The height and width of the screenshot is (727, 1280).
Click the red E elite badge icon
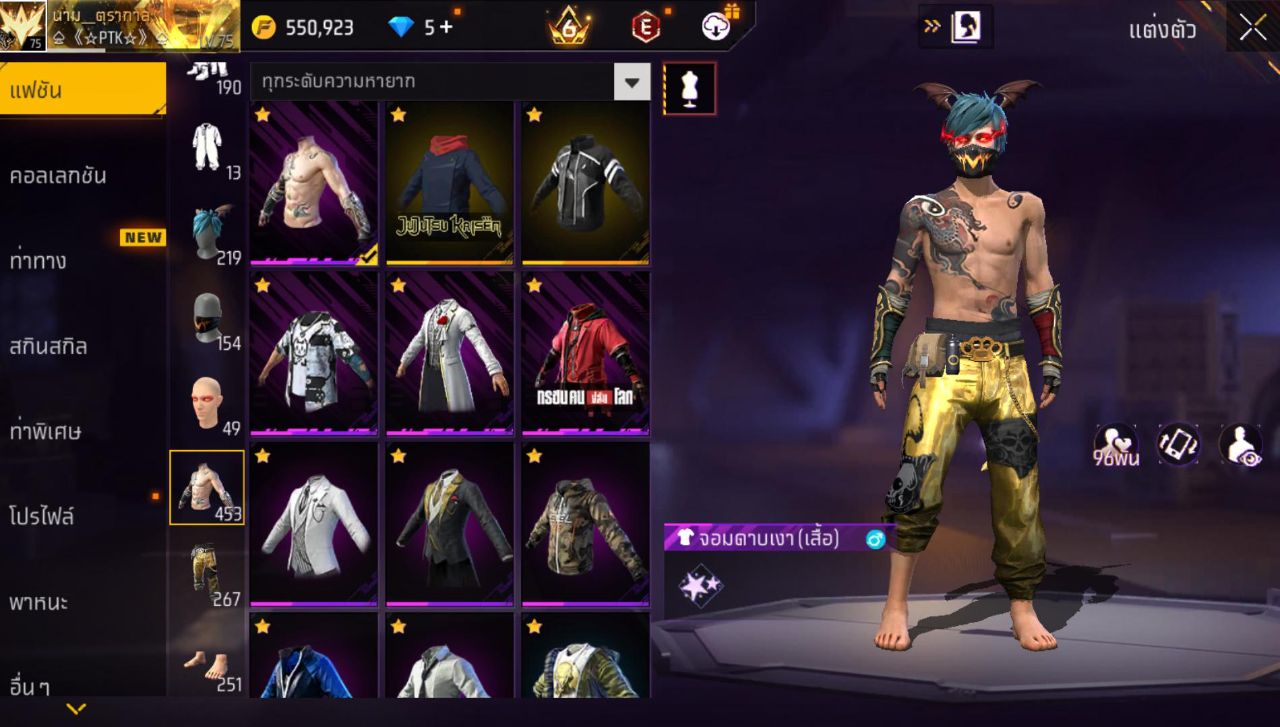point(648,27)
